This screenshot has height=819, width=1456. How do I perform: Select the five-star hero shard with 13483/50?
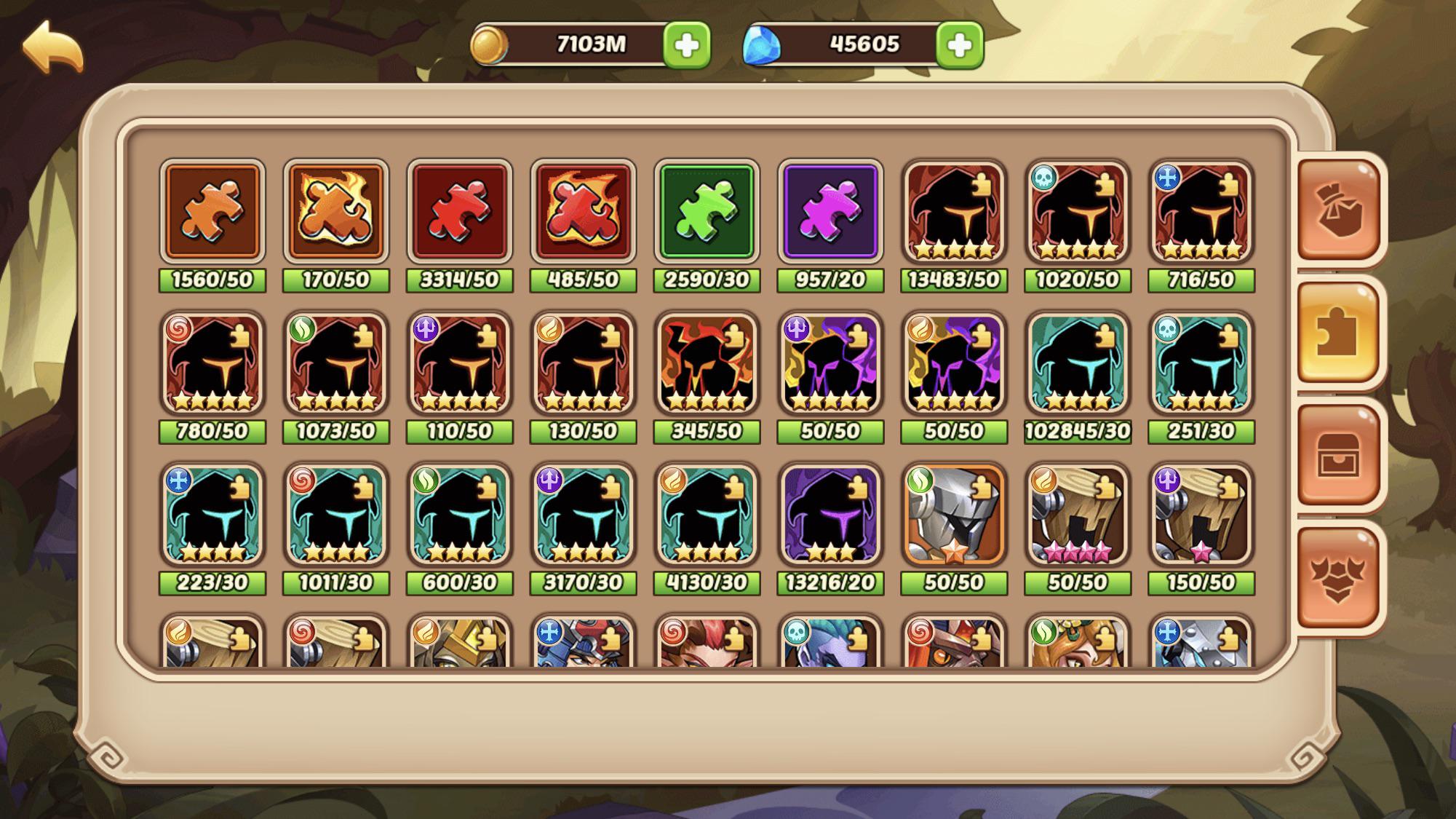click(954, 212)
